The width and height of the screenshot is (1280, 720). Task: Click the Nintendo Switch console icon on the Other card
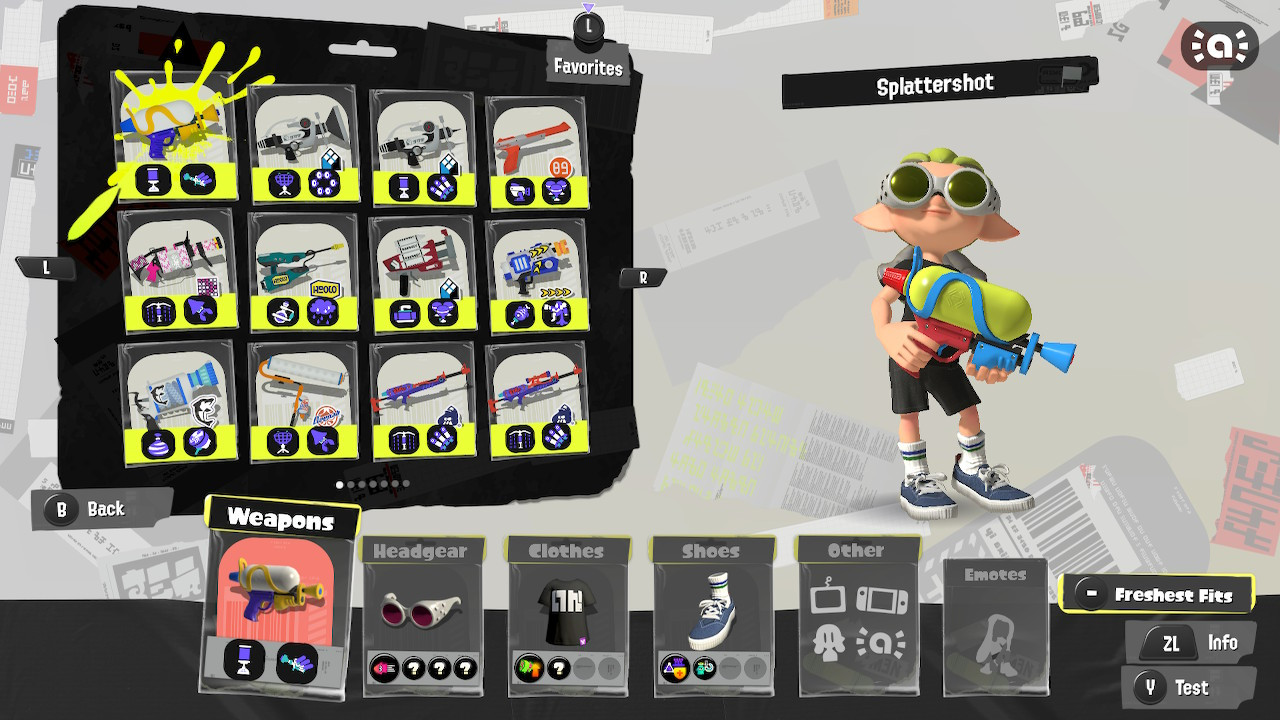881,599
